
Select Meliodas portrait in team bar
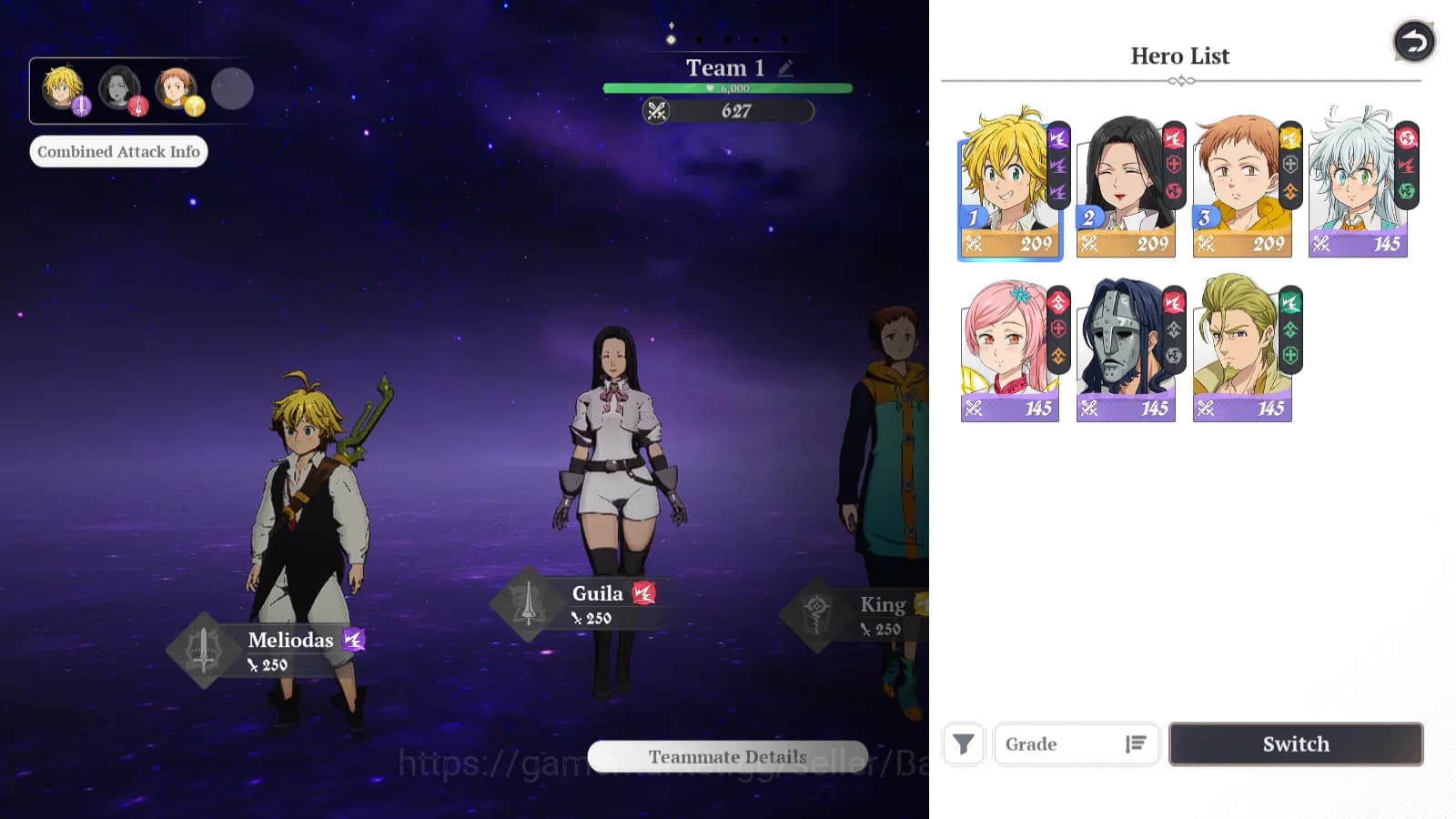tap(64, 88)
